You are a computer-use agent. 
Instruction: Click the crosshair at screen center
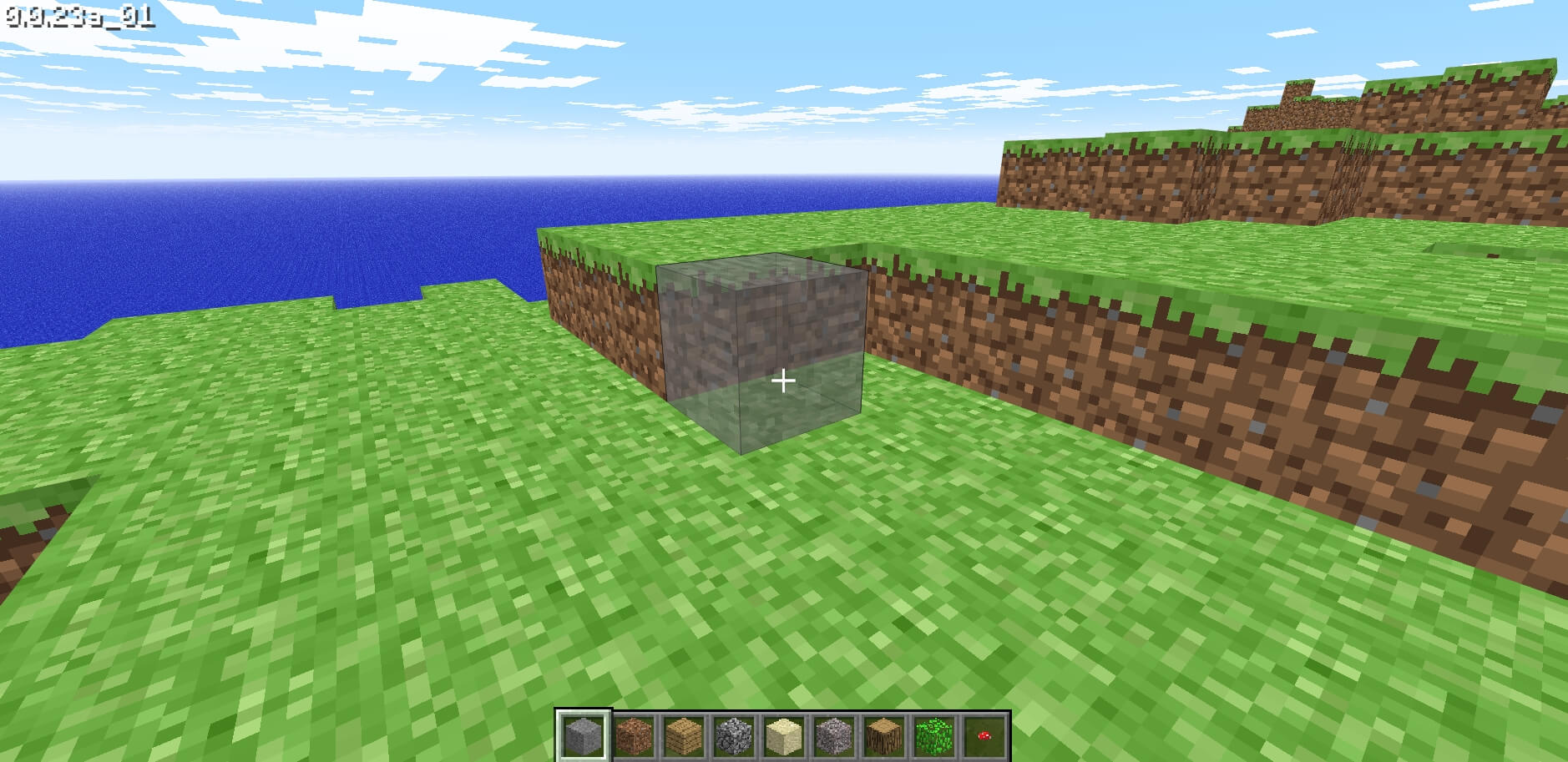coord(784,380)
